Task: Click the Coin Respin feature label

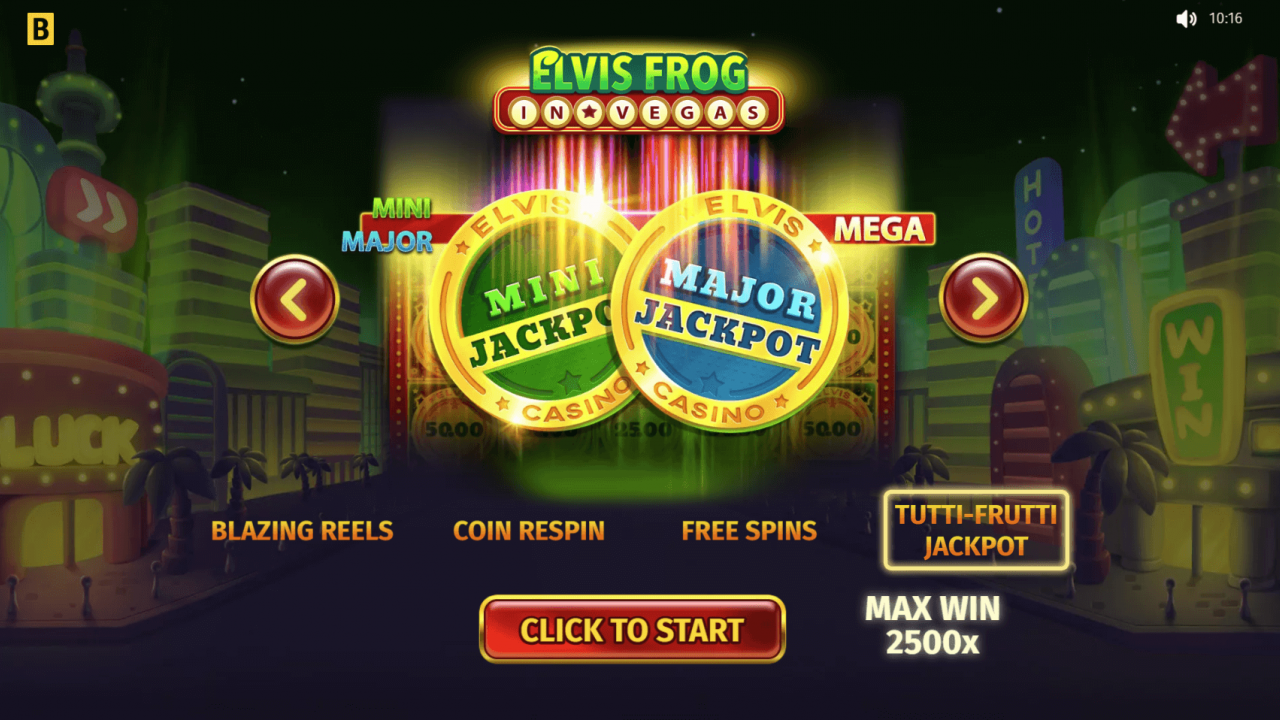Action: [x=529, y=530]
